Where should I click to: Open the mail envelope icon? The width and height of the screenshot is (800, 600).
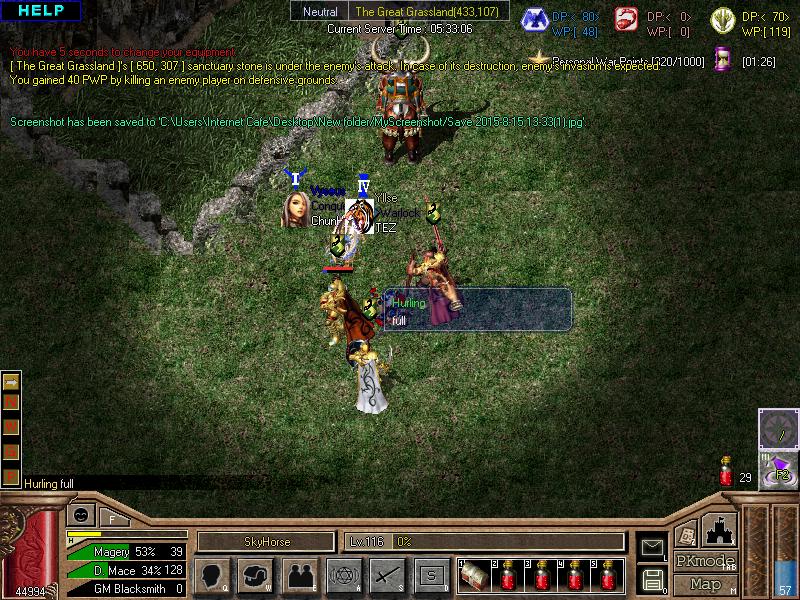(x=652, y=547)
